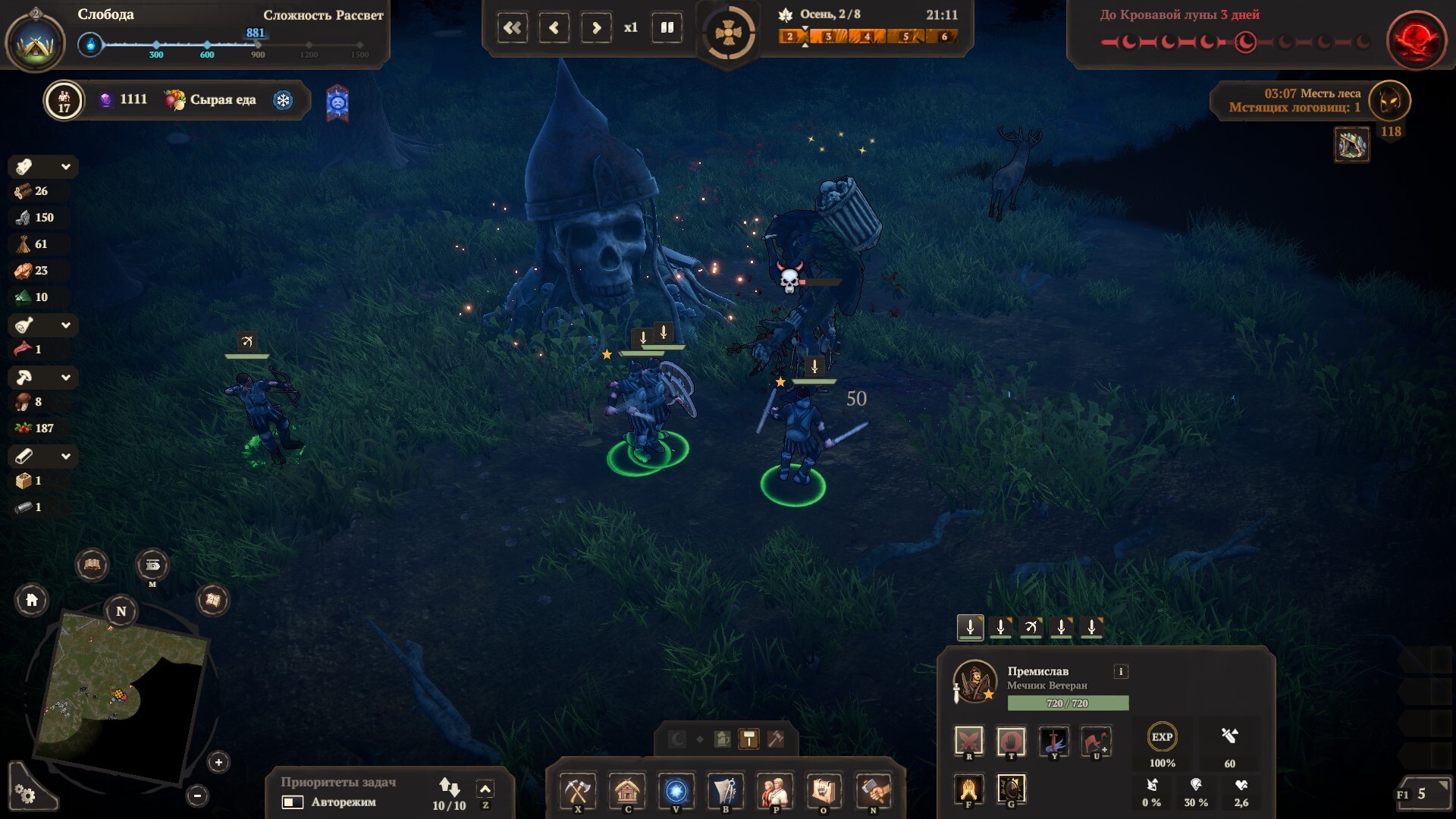
Task: Expand the task priorities panel arrow
Action: 485,789
